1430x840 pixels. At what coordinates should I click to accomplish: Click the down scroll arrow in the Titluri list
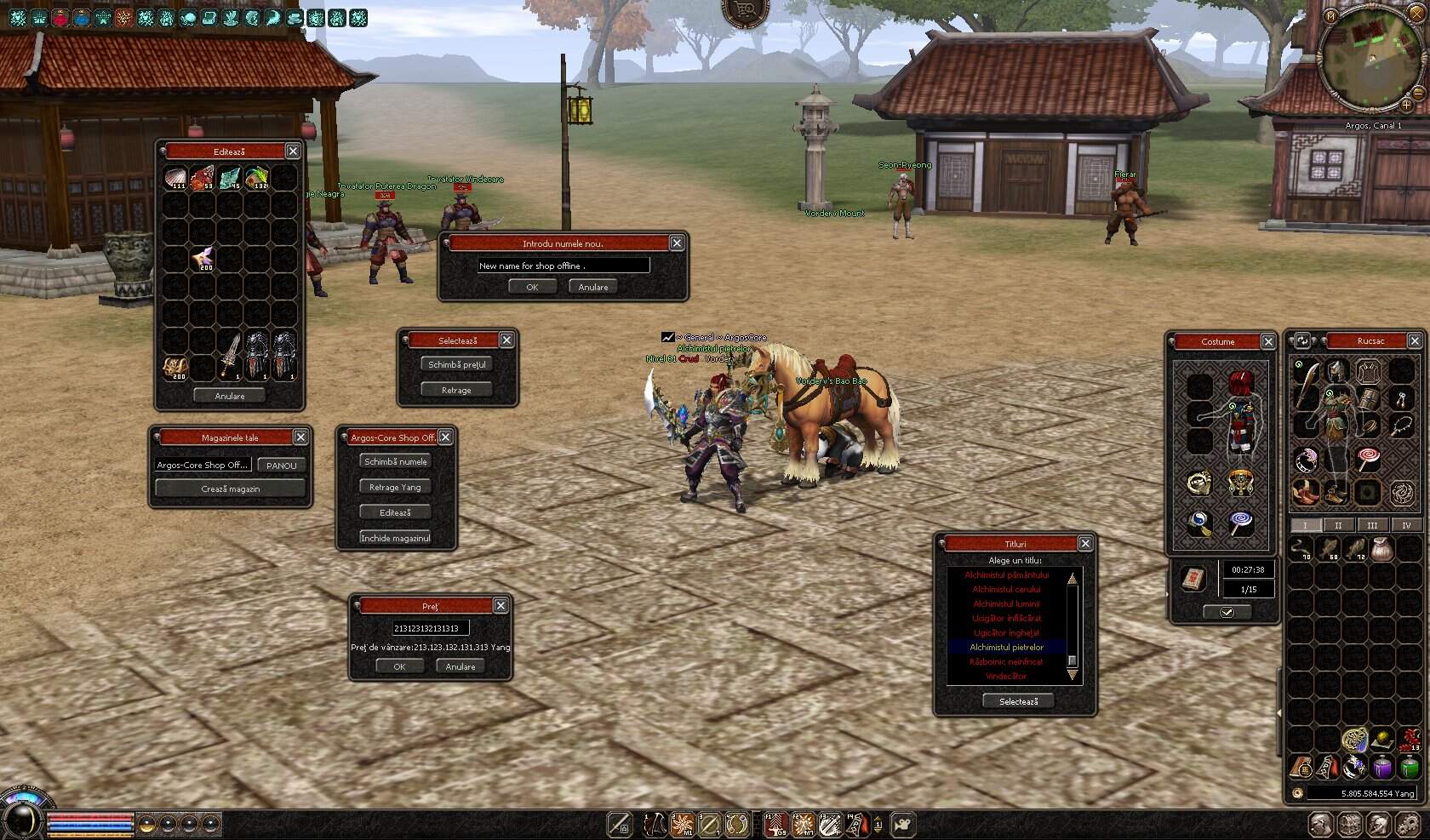[x=1072, y=674]
